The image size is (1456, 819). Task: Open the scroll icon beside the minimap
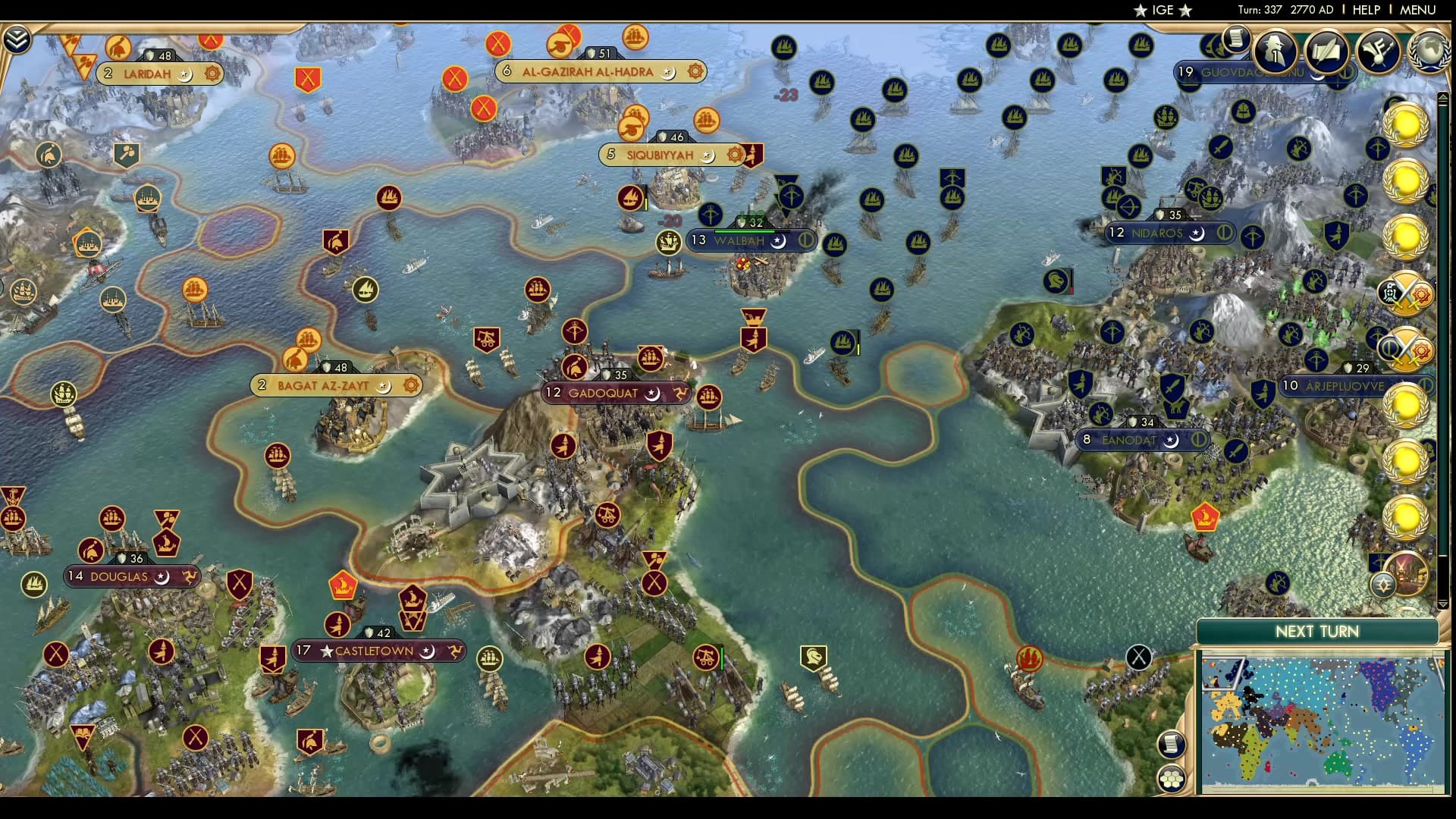click(1172, 744)
